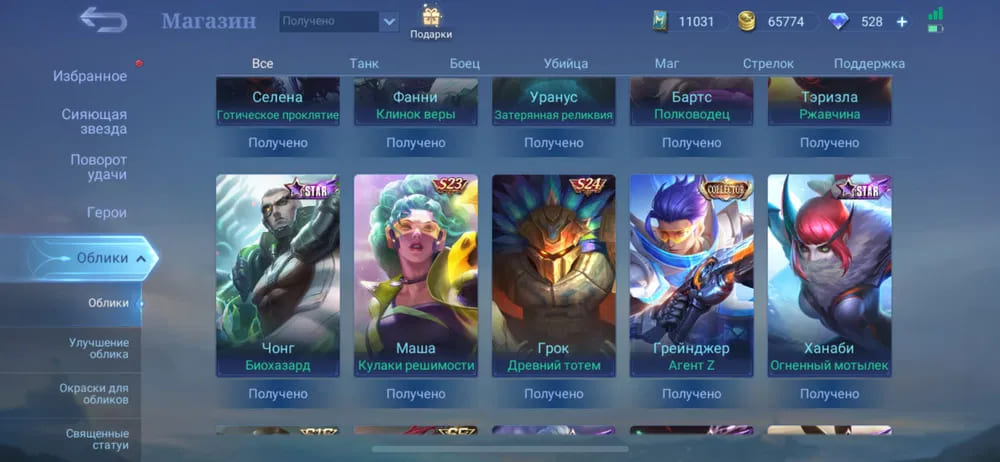
Task: Choose the Стрелок tab
Action: (768, 63)
